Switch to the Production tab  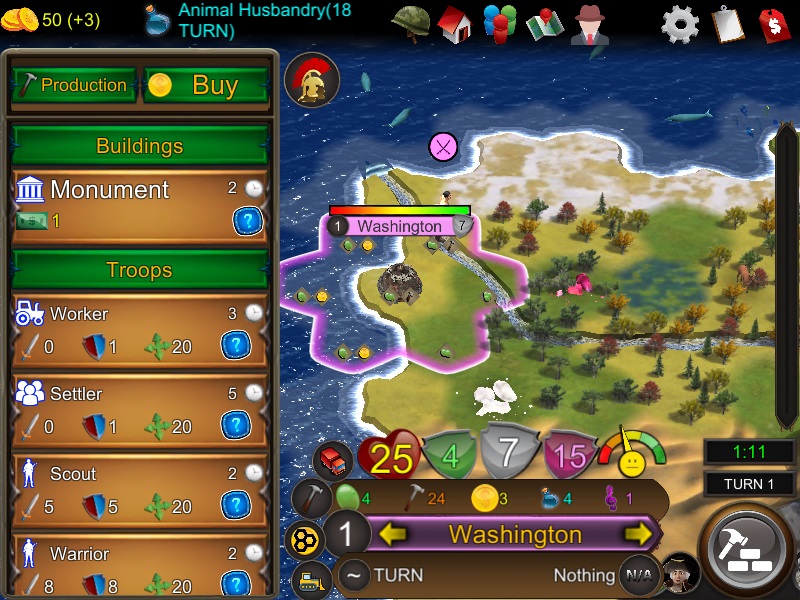(73, 85)
